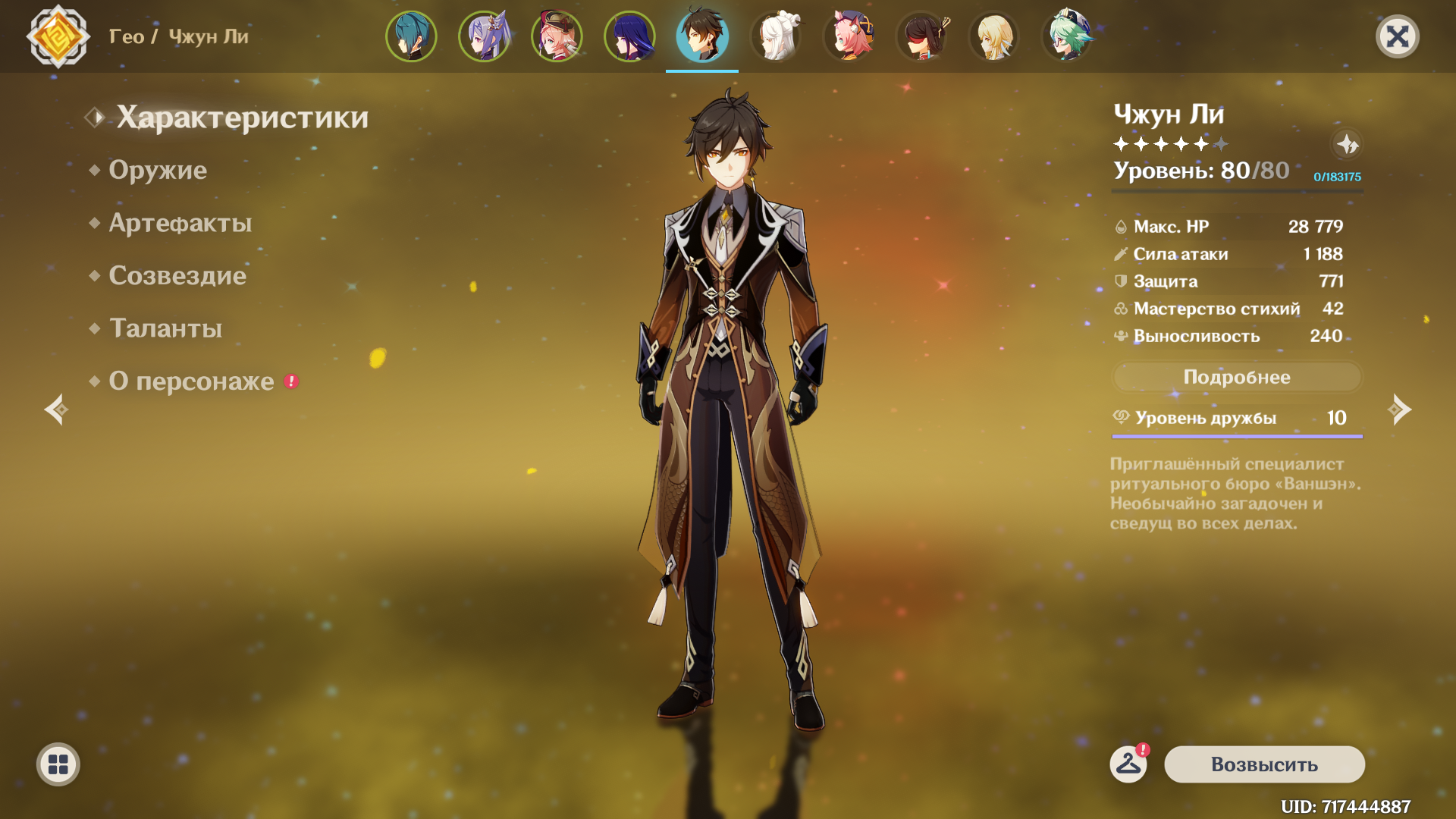Click the Возвысить button
This screenshot has width=1456, height=819.
[x=1264, y=764]
